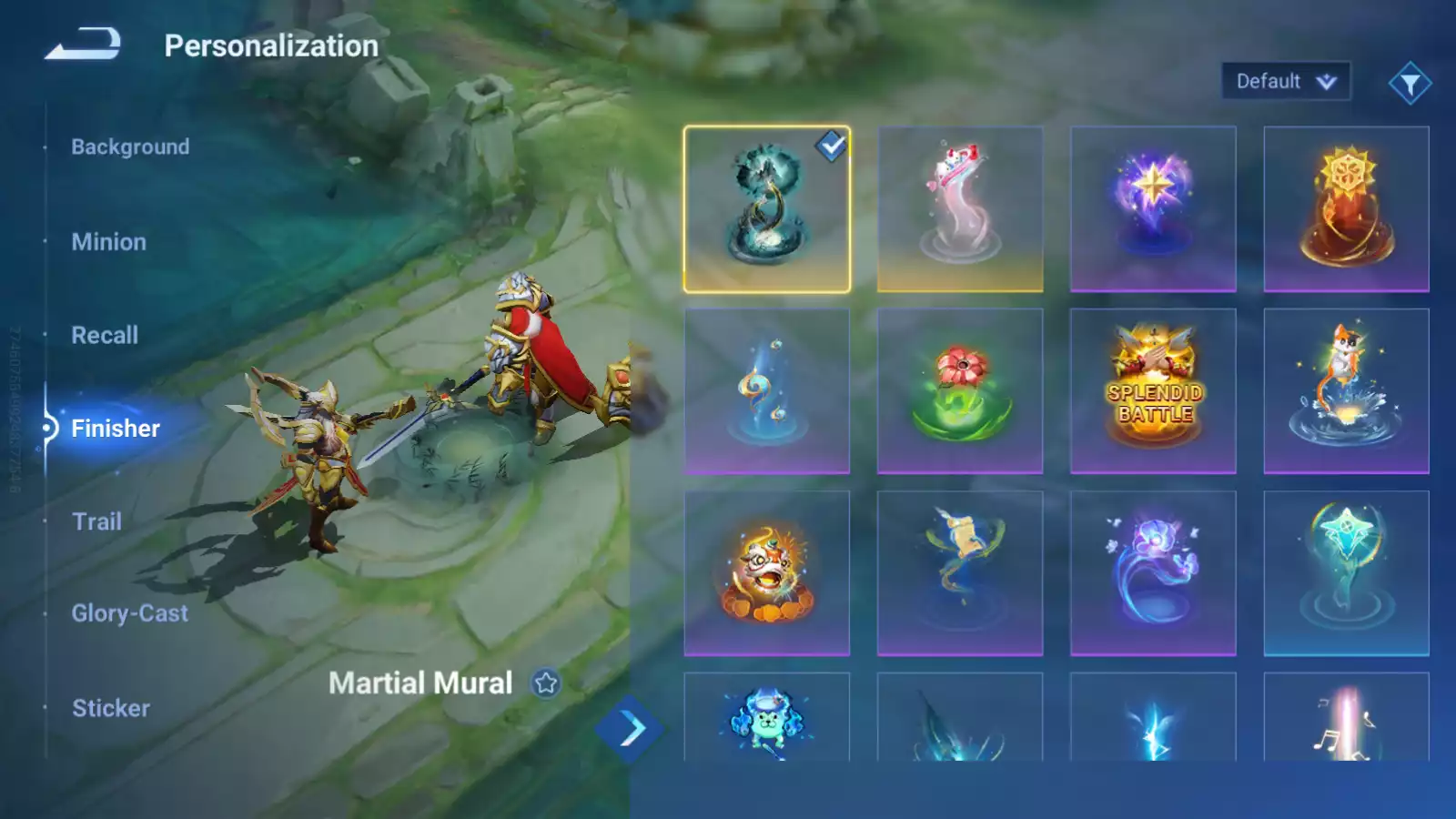Select the equipped dark dragon swirl finisher
The height and width of the screenshot is (819, 1456).
pos(767,209)
